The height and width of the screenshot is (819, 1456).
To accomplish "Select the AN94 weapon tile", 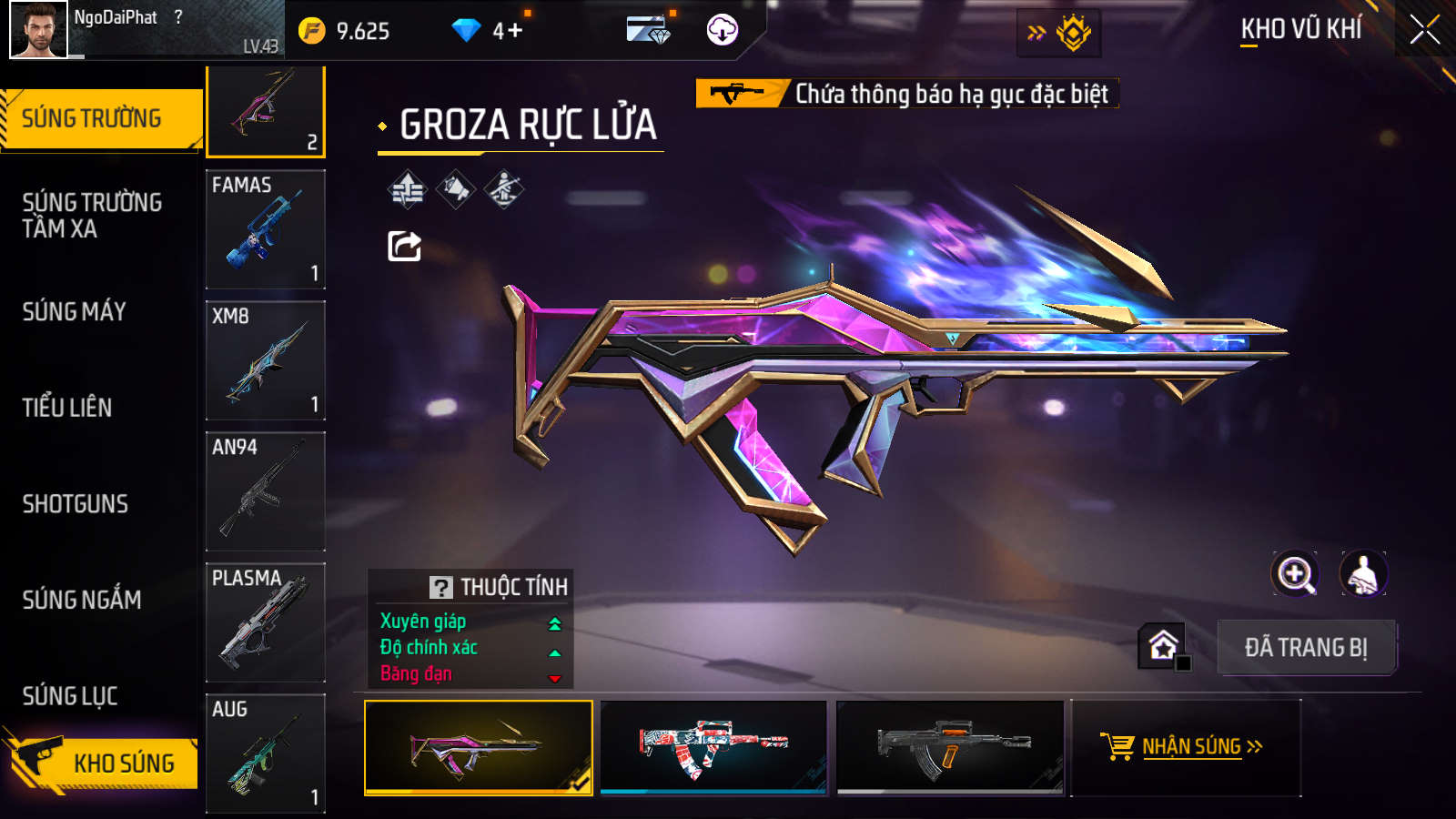I will (x=266, y=491).
